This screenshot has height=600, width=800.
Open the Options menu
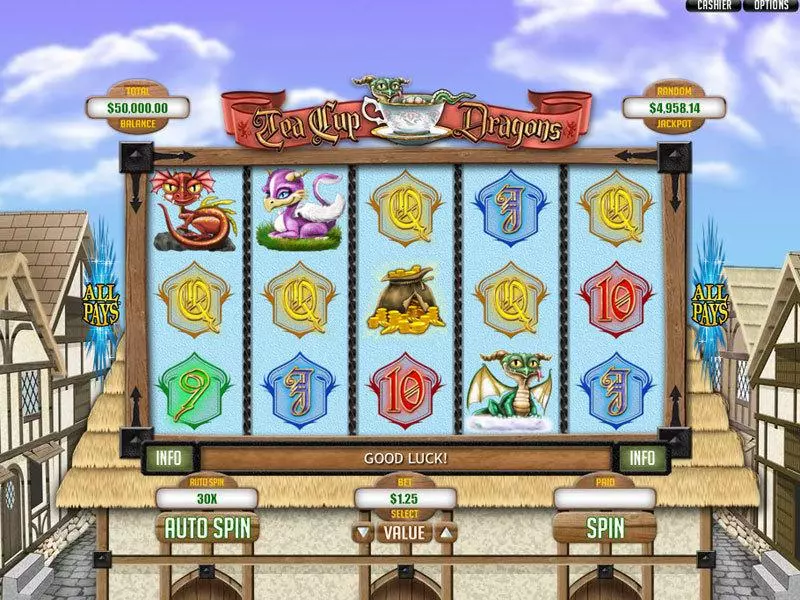(770, 6)
